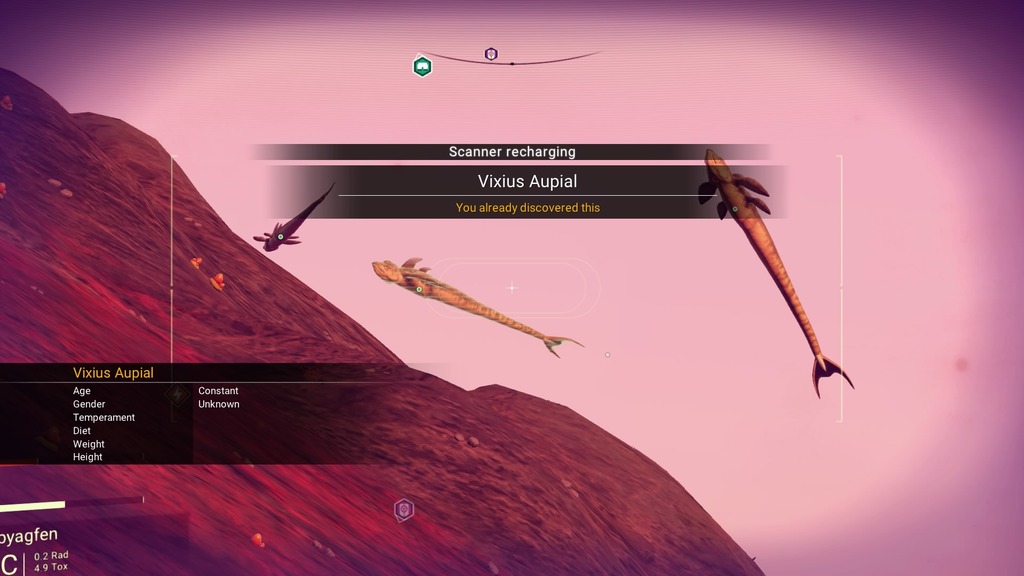Select the Vixius Aupial creature info panel title

[113, 373]
